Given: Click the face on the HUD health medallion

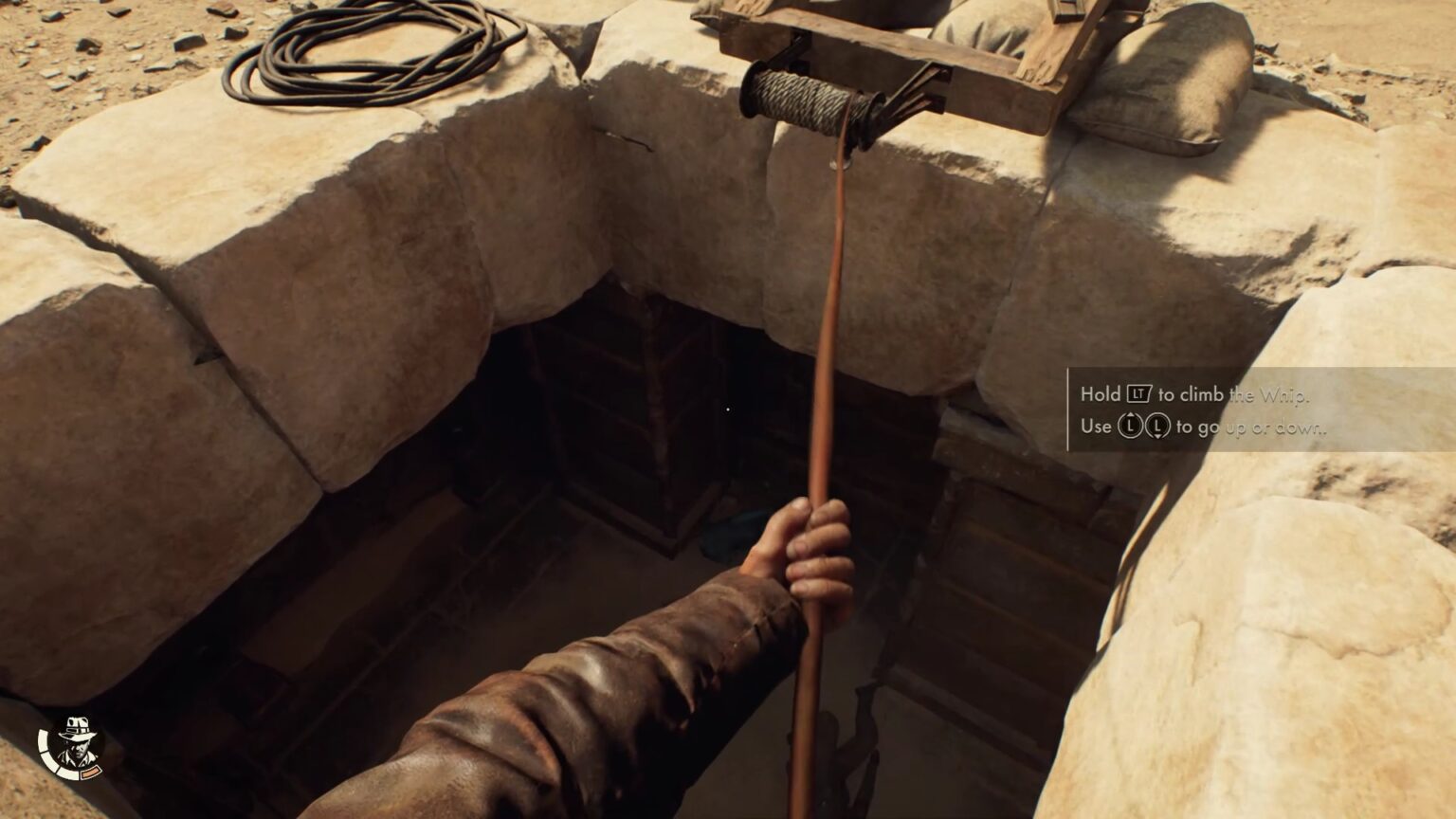Looking at the screenshot, I should (81, 750).
